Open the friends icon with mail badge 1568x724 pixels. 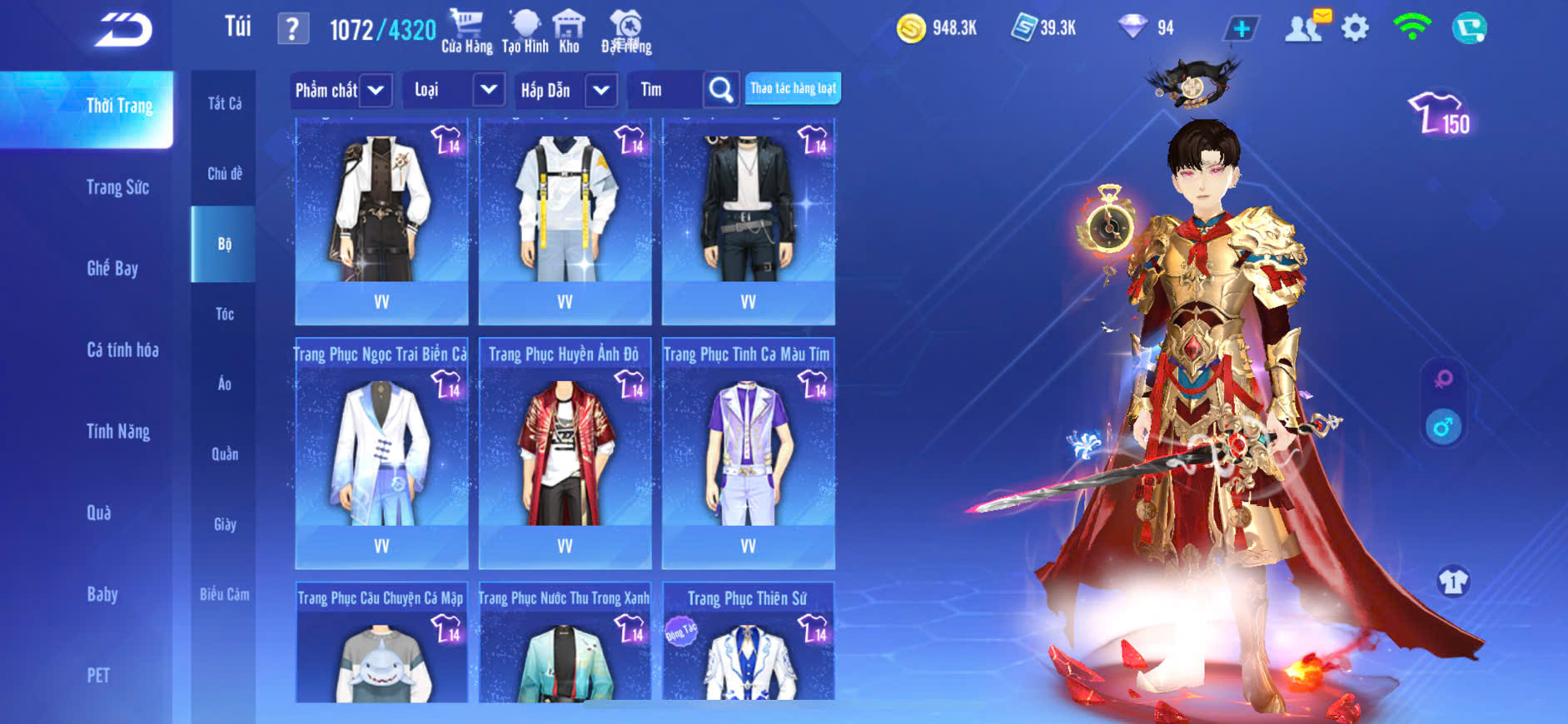[x=1304, y=28]
